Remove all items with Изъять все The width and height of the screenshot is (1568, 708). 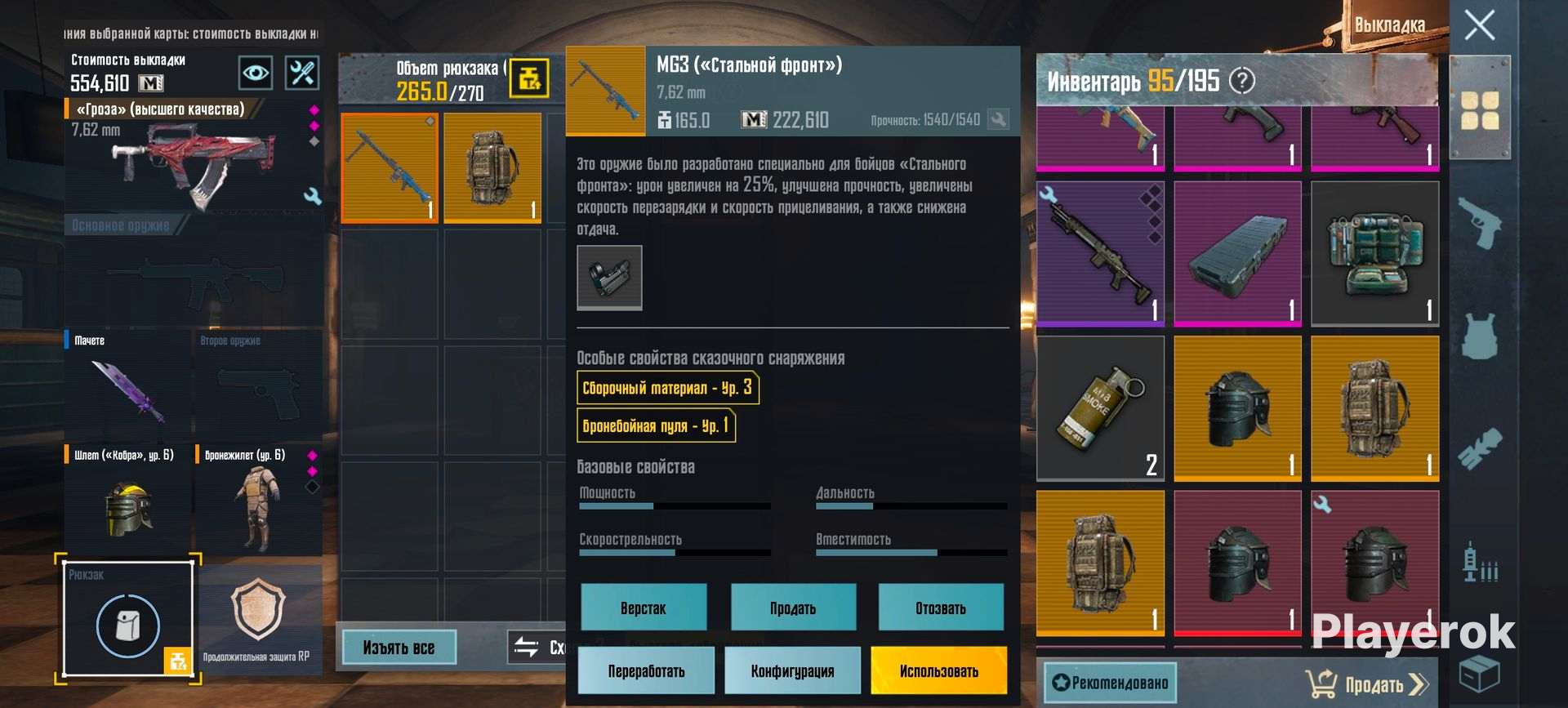click(399, 648)
